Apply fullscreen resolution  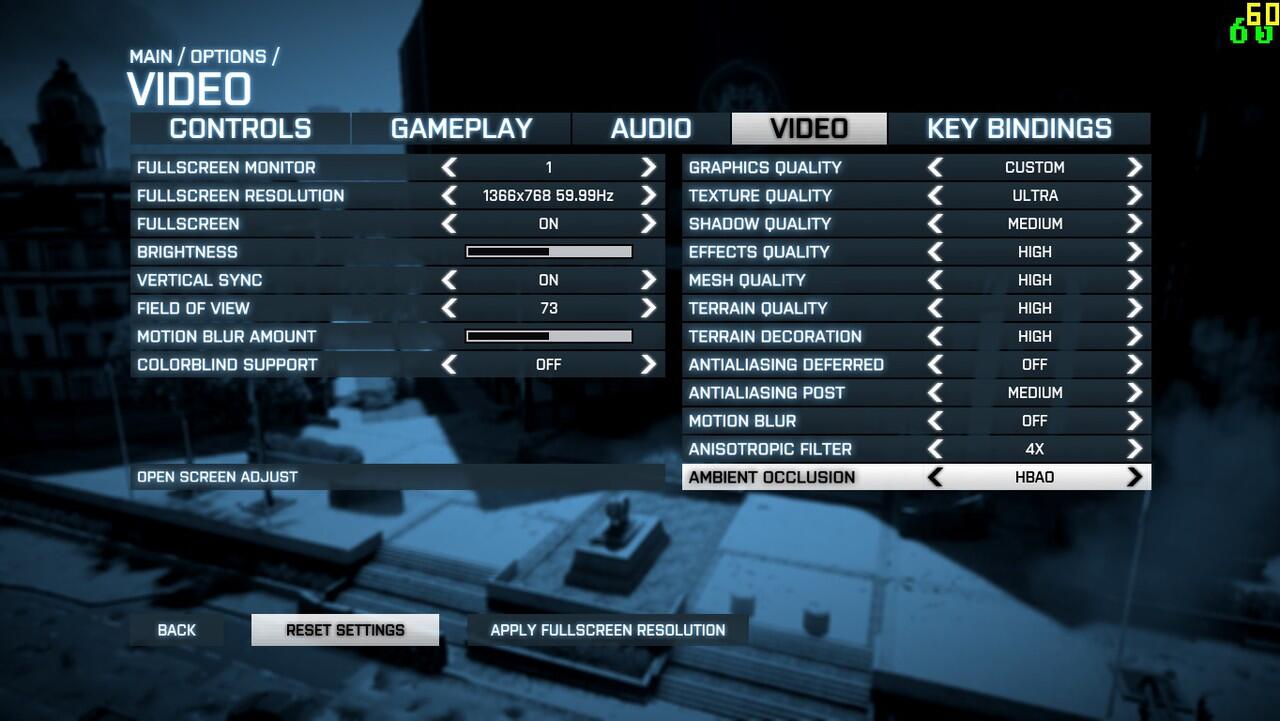tap(607, 630)
